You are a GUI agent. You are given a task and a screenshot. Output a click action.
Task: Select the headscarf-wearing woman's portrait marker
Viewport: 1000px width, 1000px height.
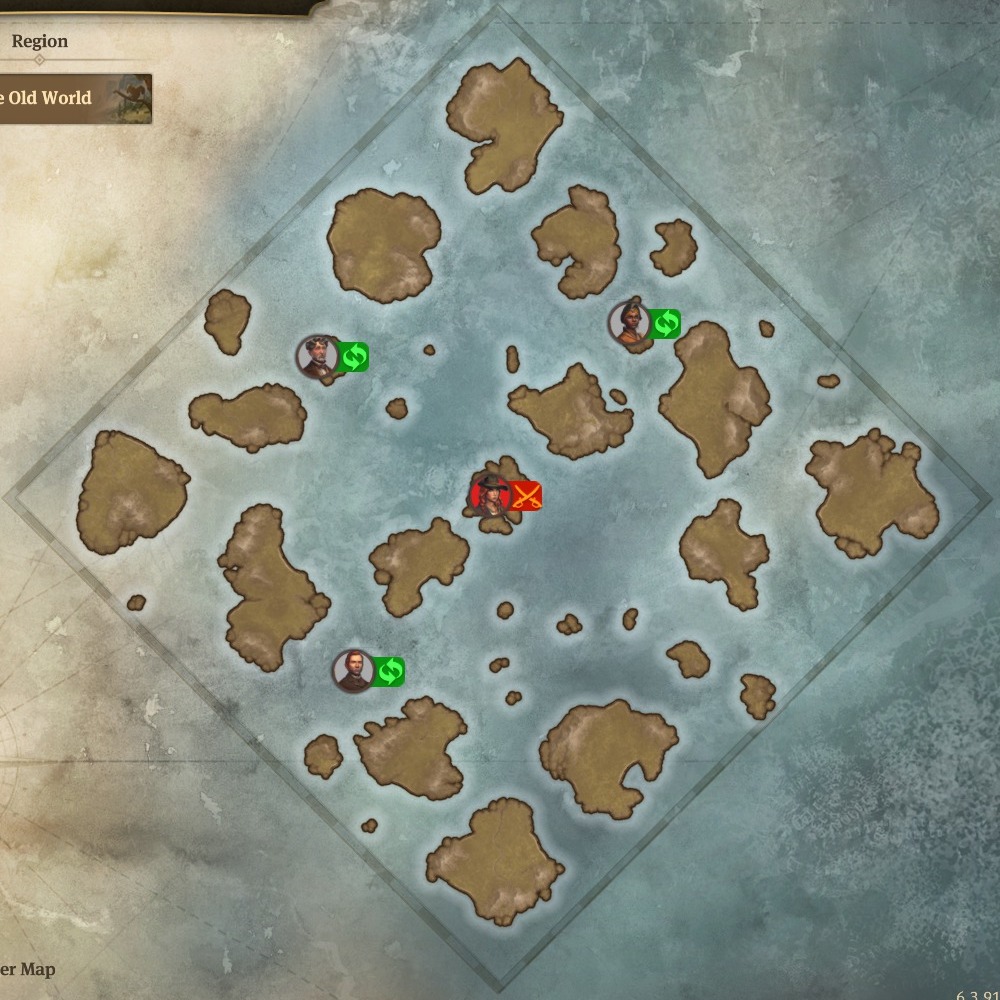629,323
